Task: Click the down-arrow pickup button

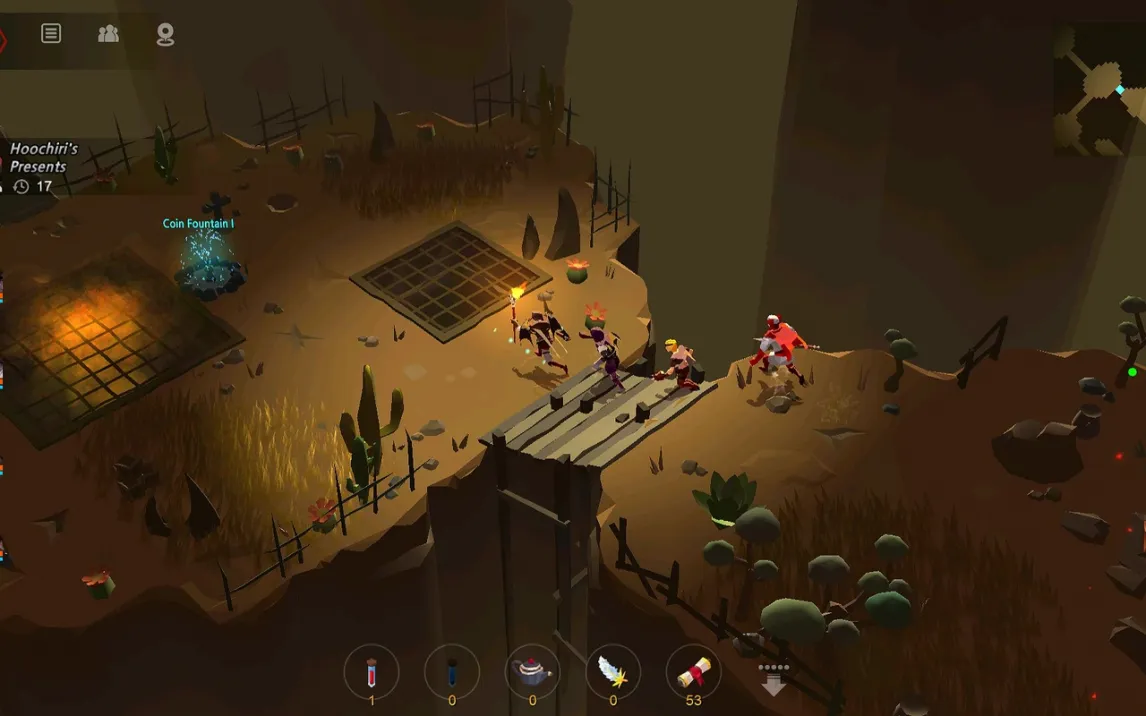Action: [x=774, y=679]
